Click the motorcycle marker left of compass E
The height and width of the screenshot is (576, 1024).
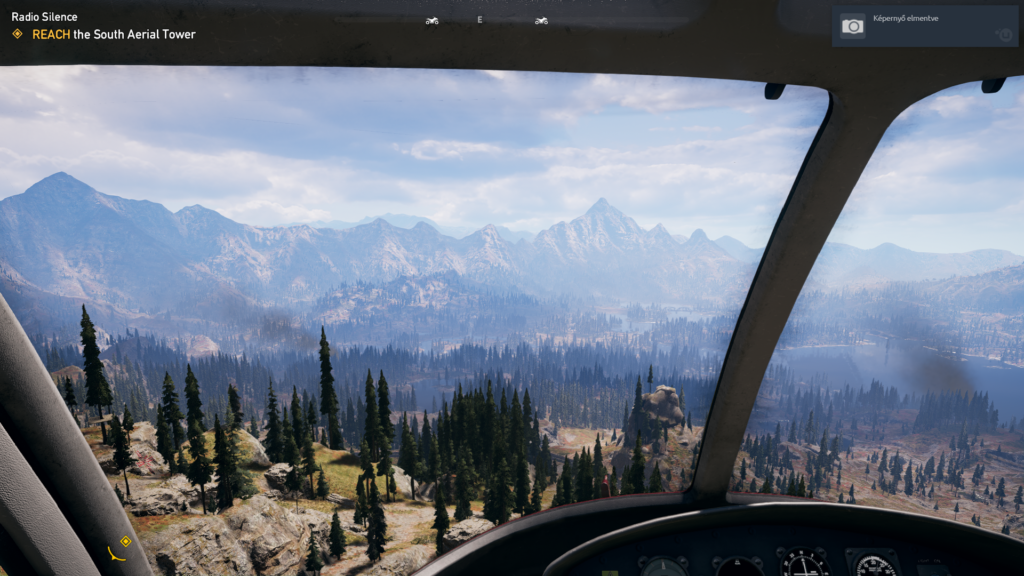[x=432, y=20]
